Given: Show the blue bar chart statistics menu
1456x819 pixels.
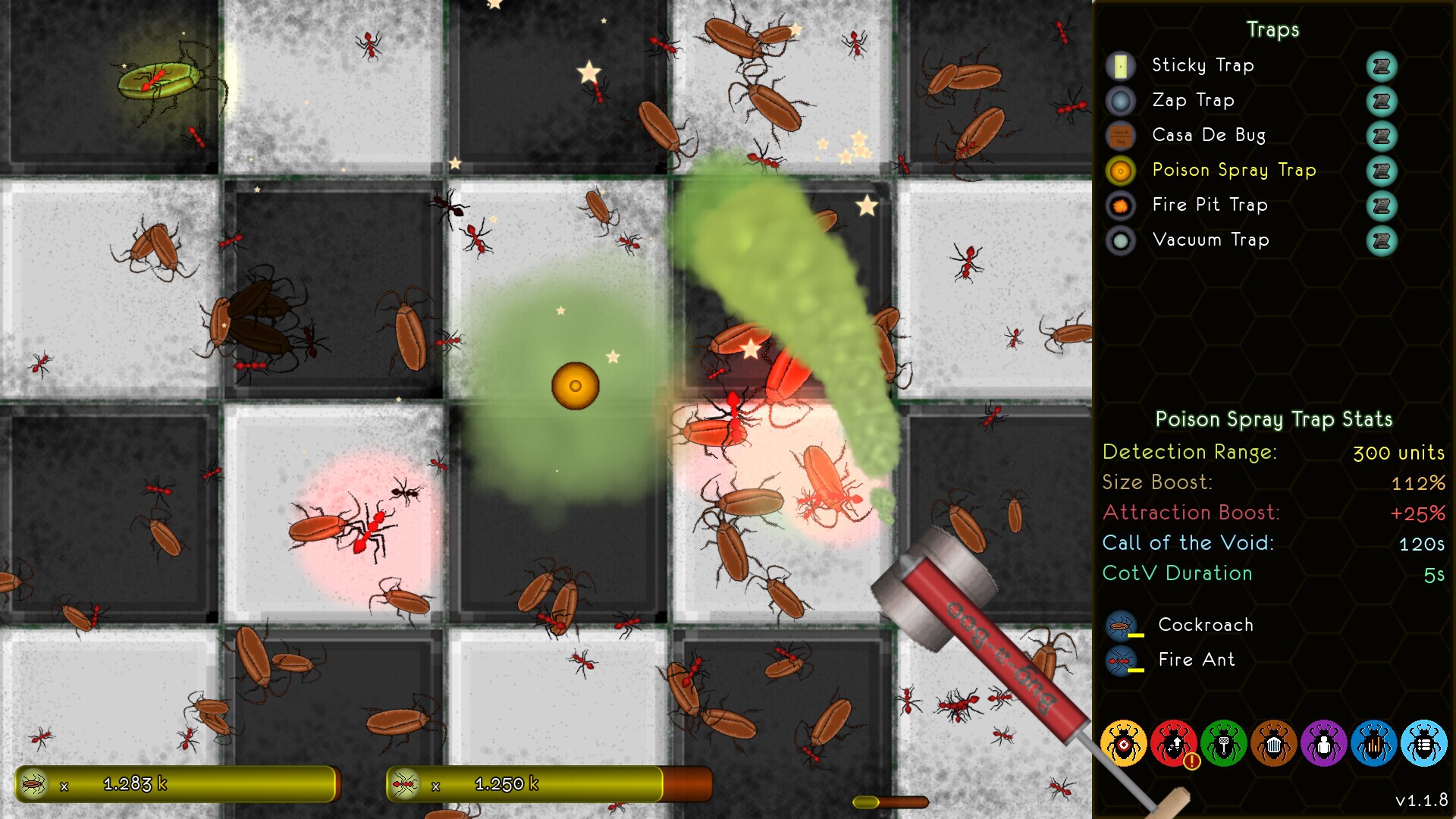Looking at the screenshot, I should click(1373, 744).
